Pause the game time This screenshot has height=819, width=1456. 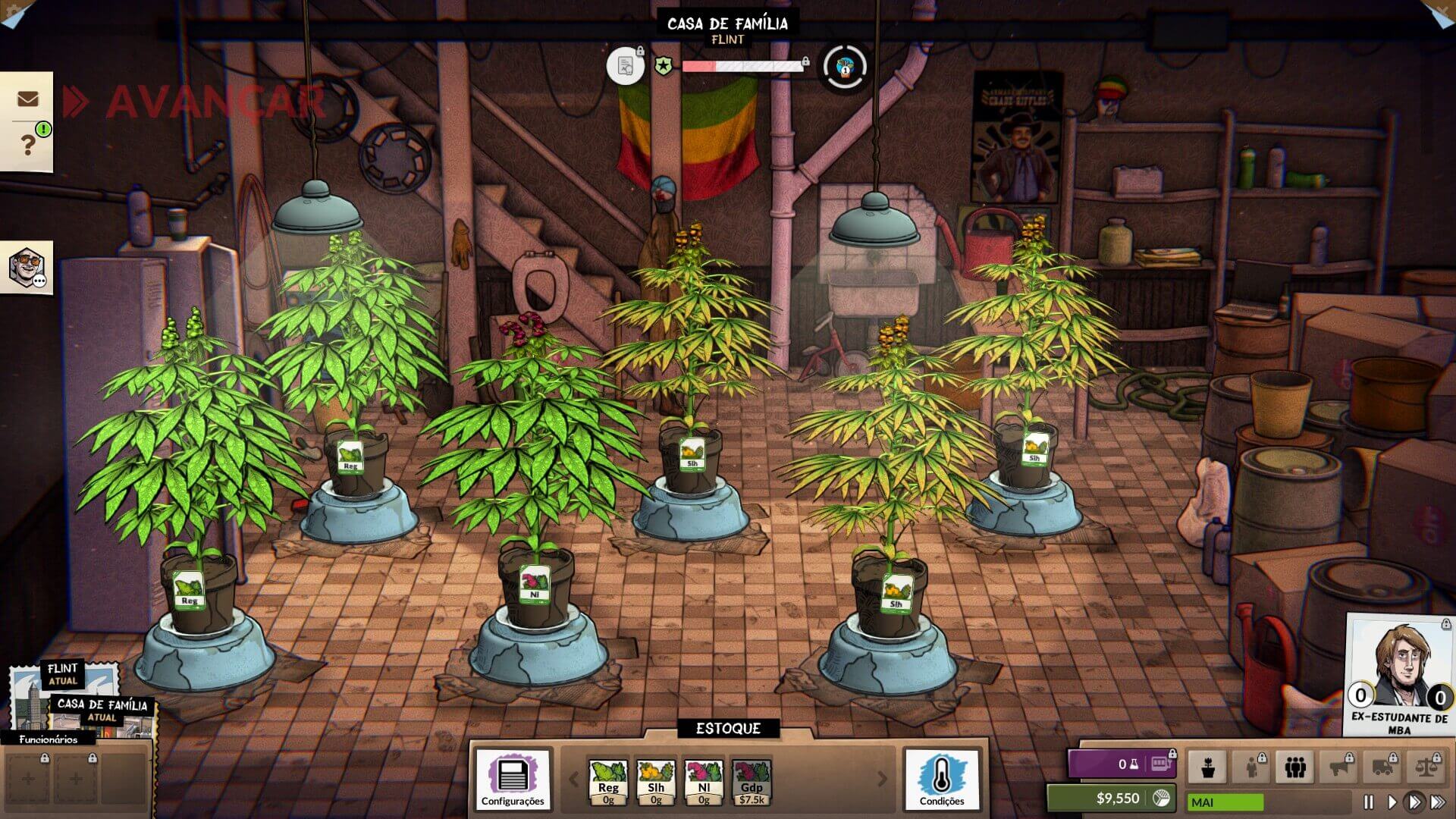(1369, 802)
